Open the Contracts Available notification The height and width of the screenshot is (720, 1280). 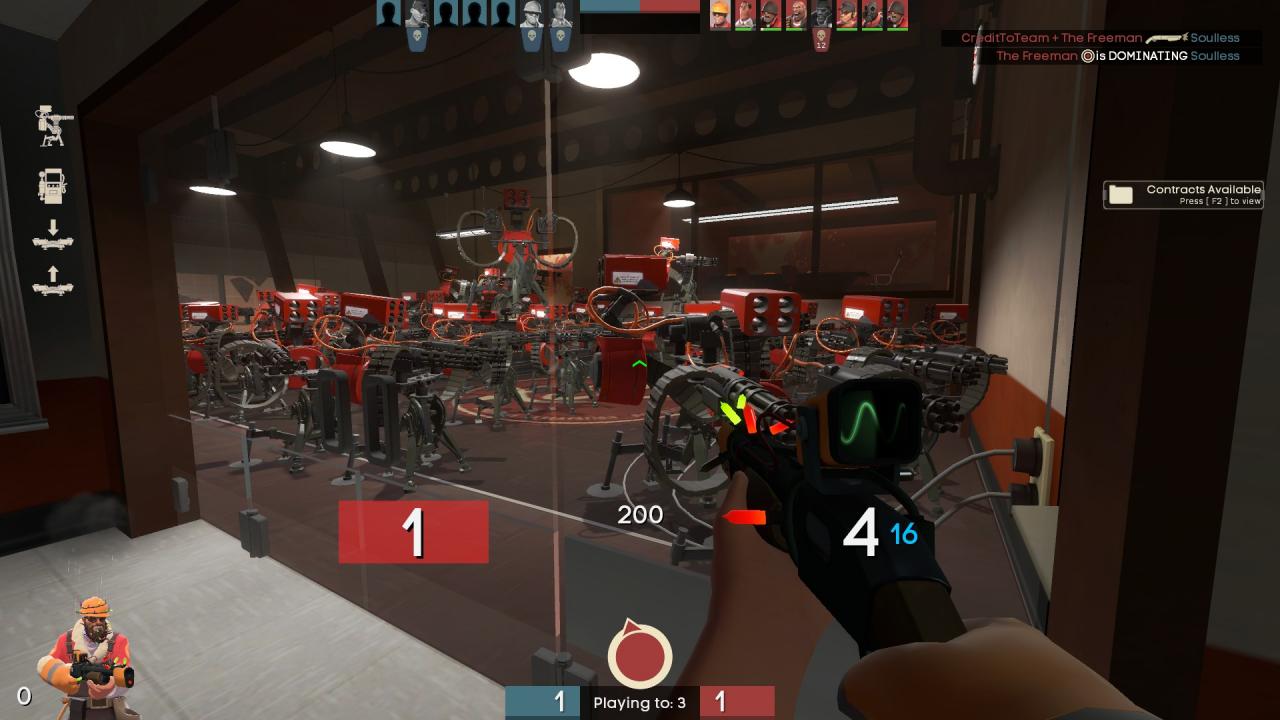(x=1183, y=194)
